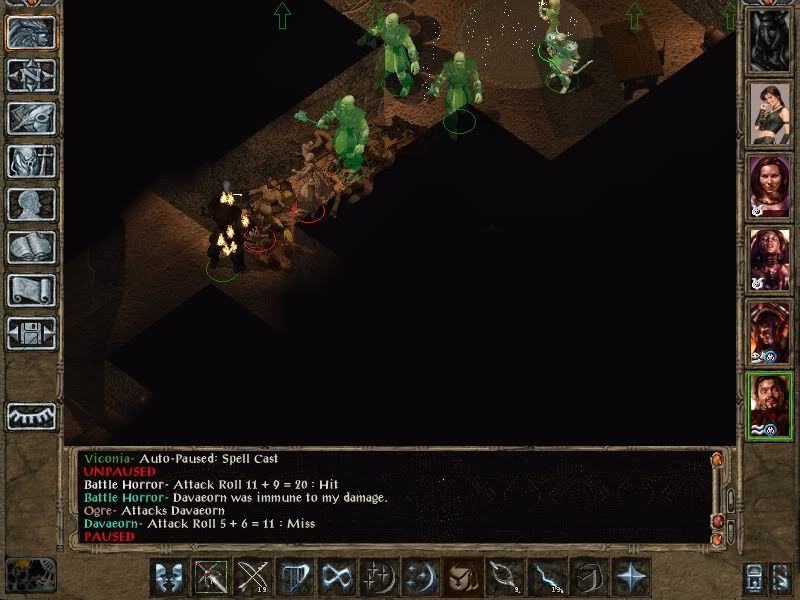
Task: Show the character record bust button
Action: pyautogui.click(x=31, y=204)
